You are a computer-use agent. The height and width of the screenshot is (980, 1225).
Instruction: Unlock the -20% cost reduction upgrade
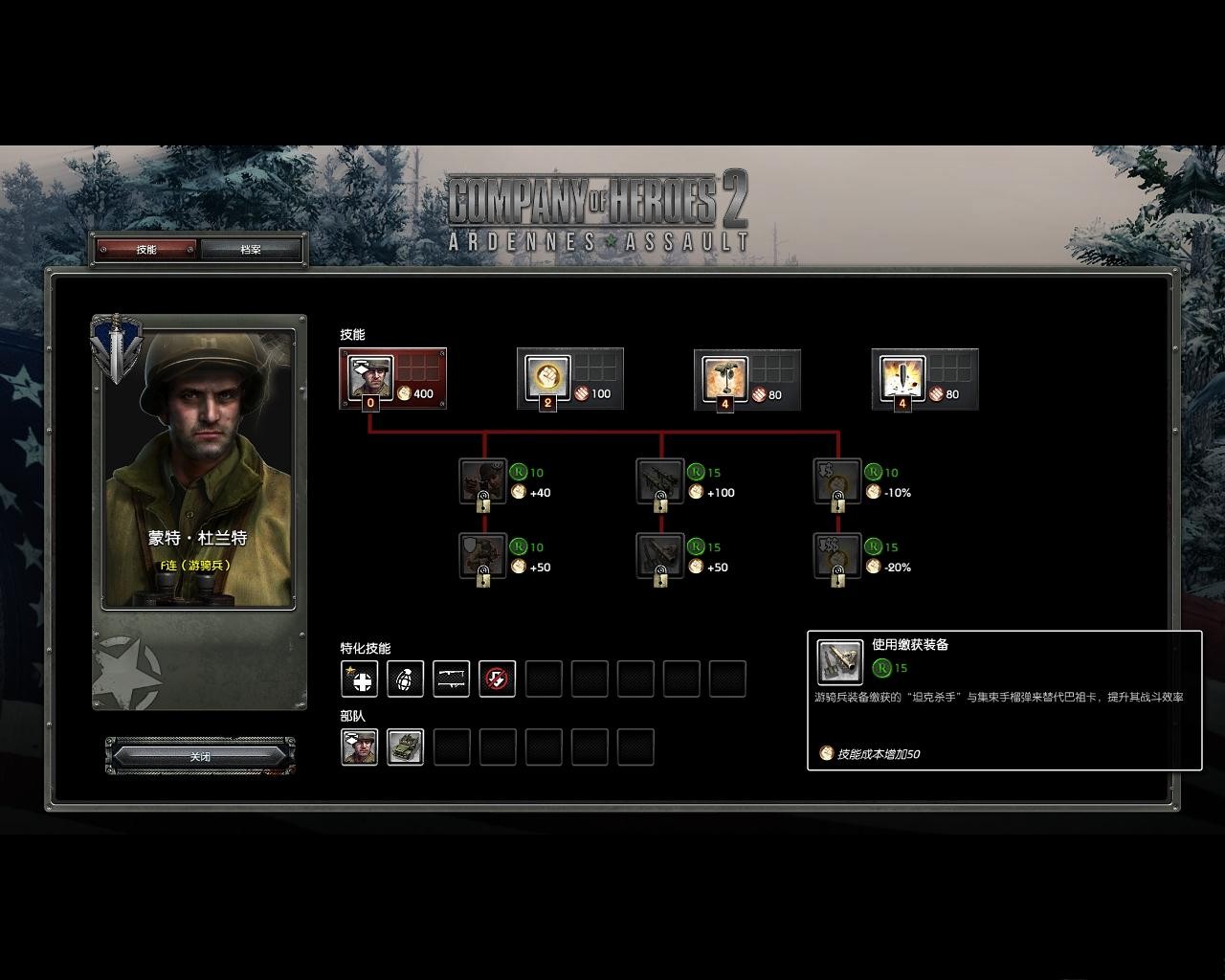pyautogui.click(x=837, y=556)
